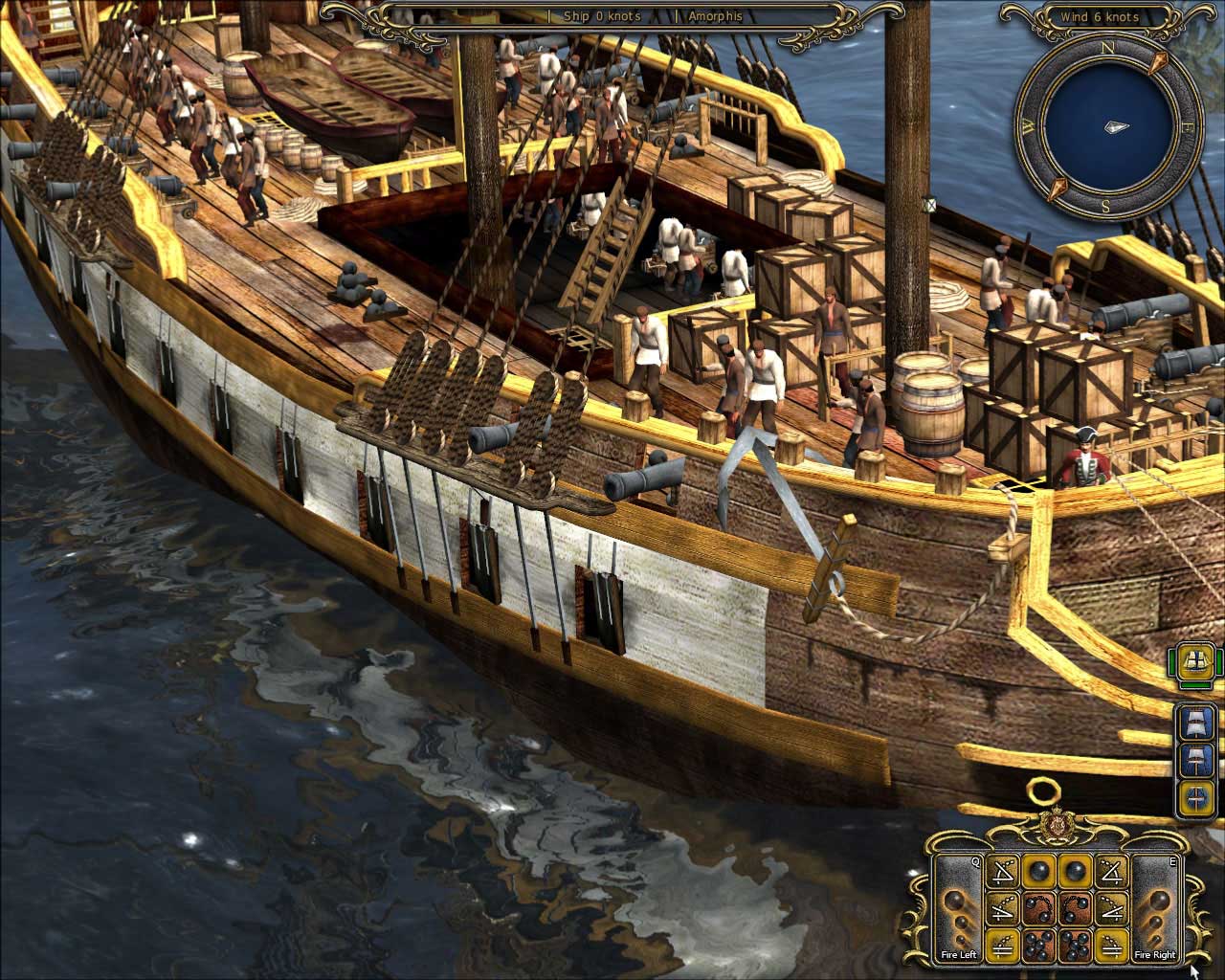Choose grapeshot for the right broadside
The width and height of the screenshot is (1225, 980).
point(1074,945)
